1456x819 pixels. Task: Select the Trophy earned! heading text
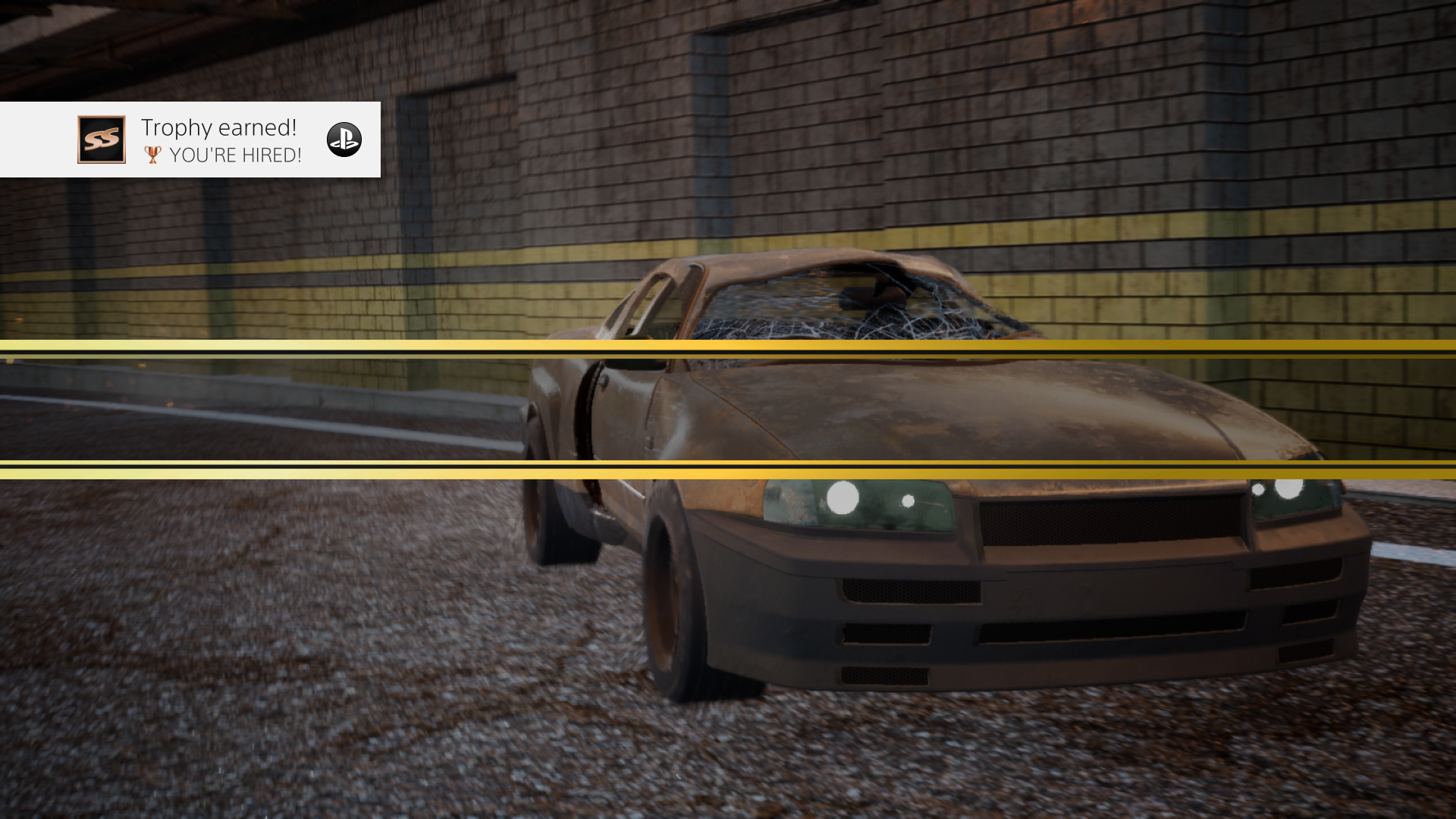click(x=218, y=127)
